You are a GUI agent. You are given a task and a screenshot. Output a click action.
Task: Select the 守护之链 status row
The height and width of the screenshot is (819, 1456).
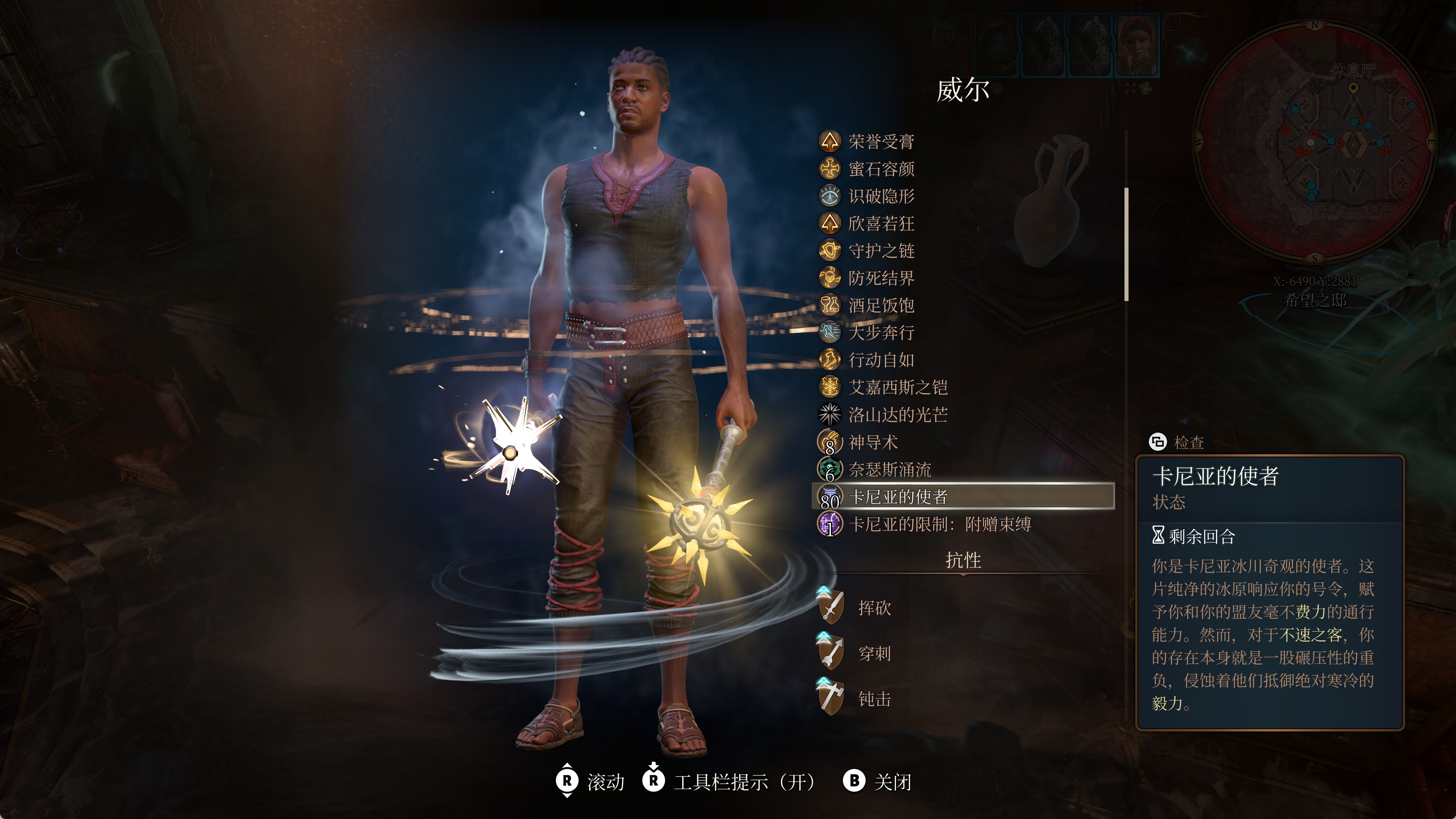click(880, 250)
